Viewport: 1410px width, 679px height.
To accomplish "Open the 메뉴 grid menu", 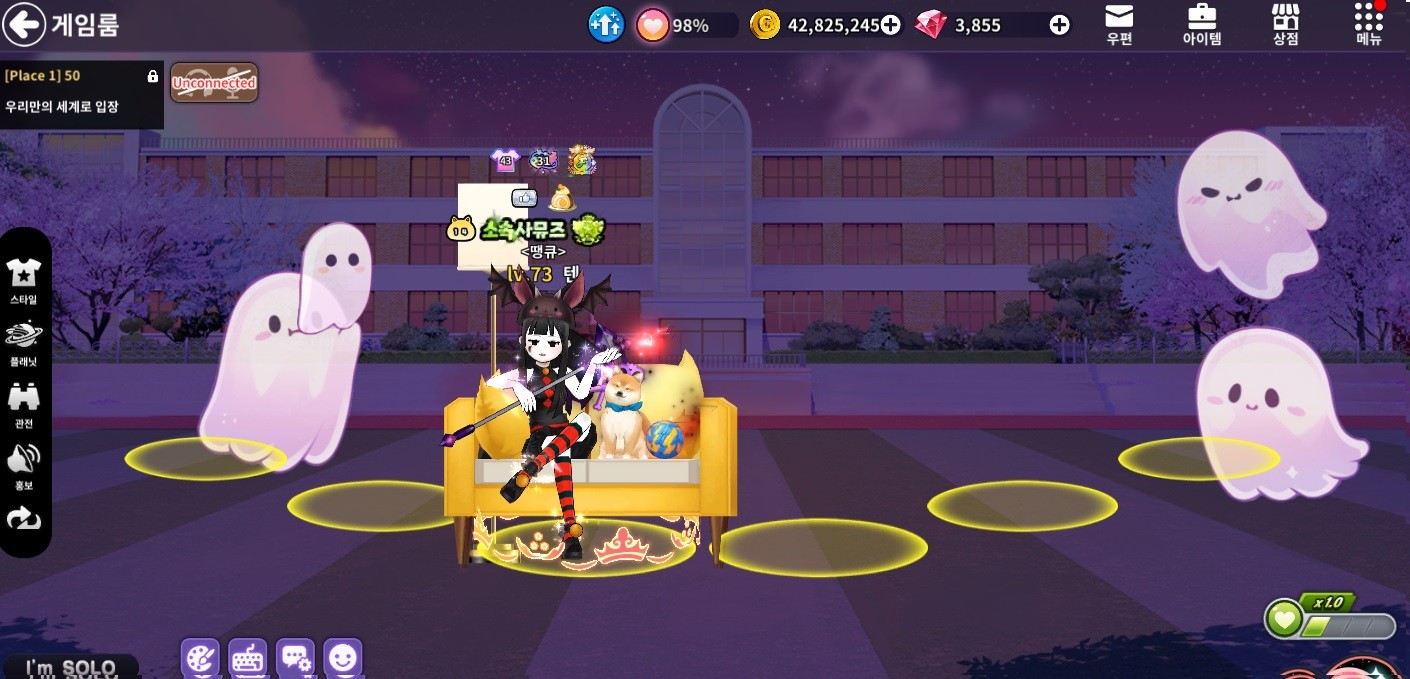I will 1368,25.
